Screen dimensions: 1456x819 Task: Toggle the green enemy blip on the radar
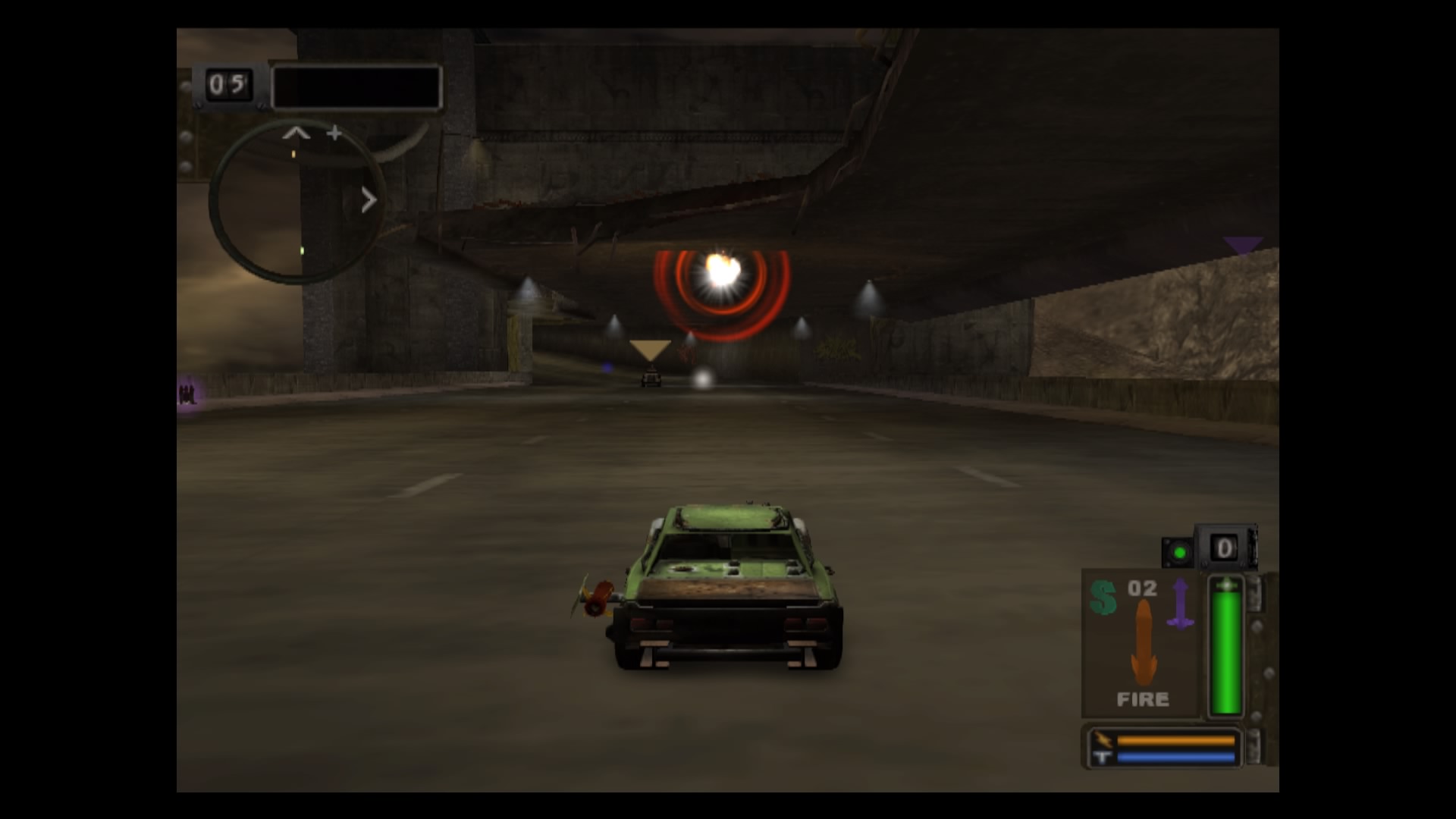click(303, 250)
